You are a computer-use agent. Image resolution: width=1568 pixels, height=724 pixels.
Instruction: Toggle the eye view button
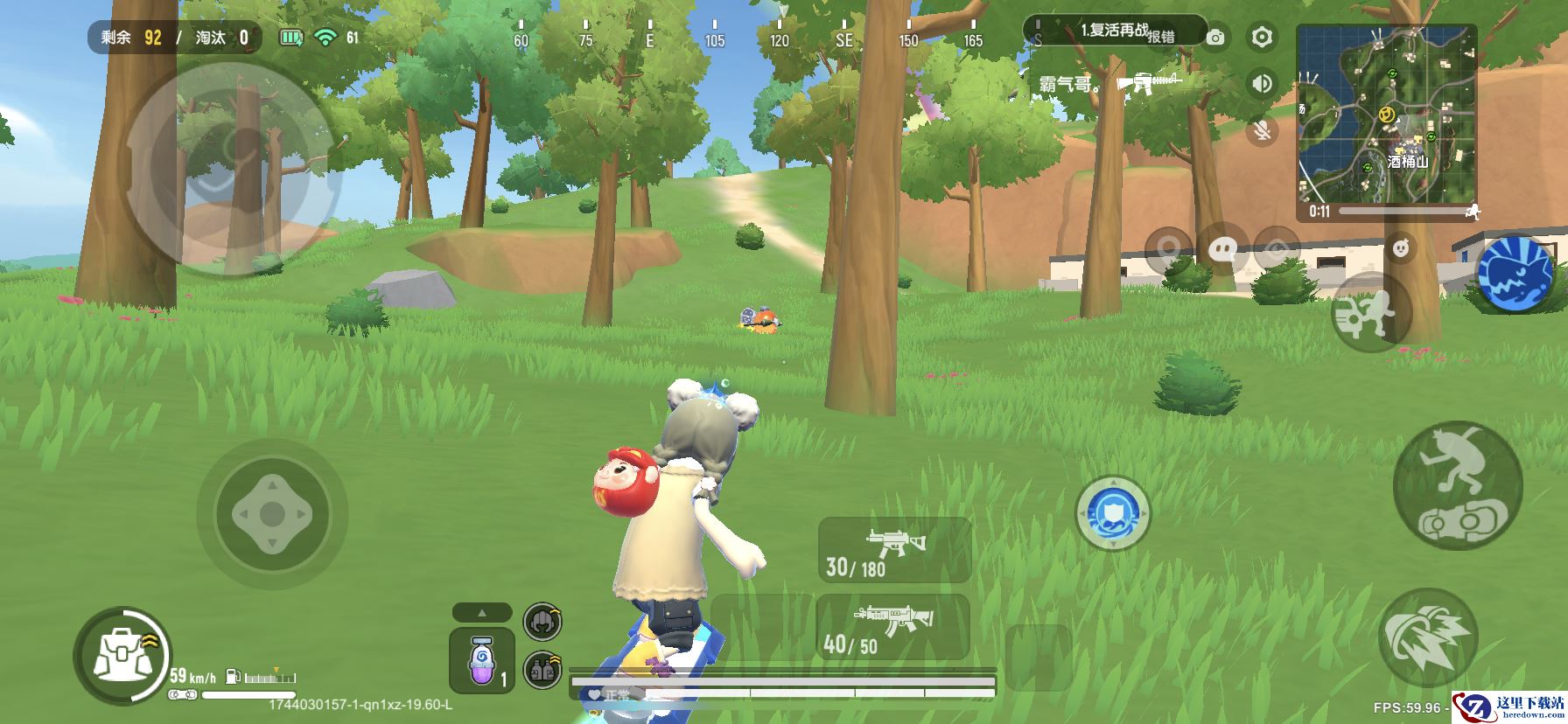[x=1276, y=250]
